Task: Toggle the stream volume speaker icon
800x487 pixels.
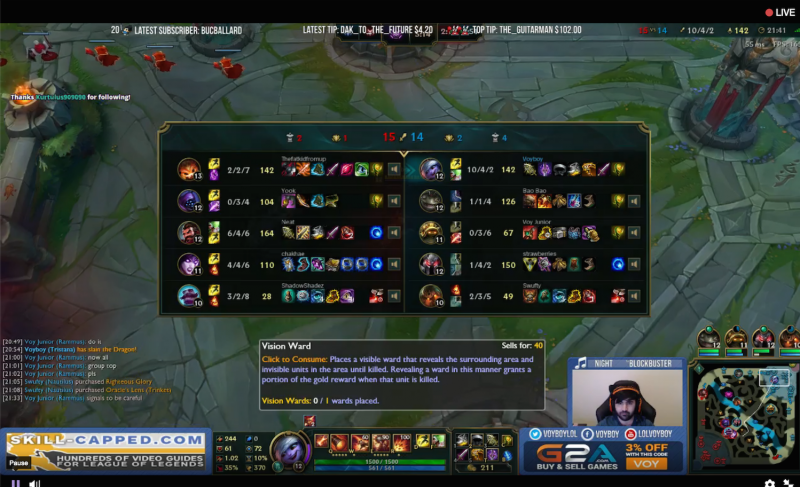Action: [x=36, y=482]
